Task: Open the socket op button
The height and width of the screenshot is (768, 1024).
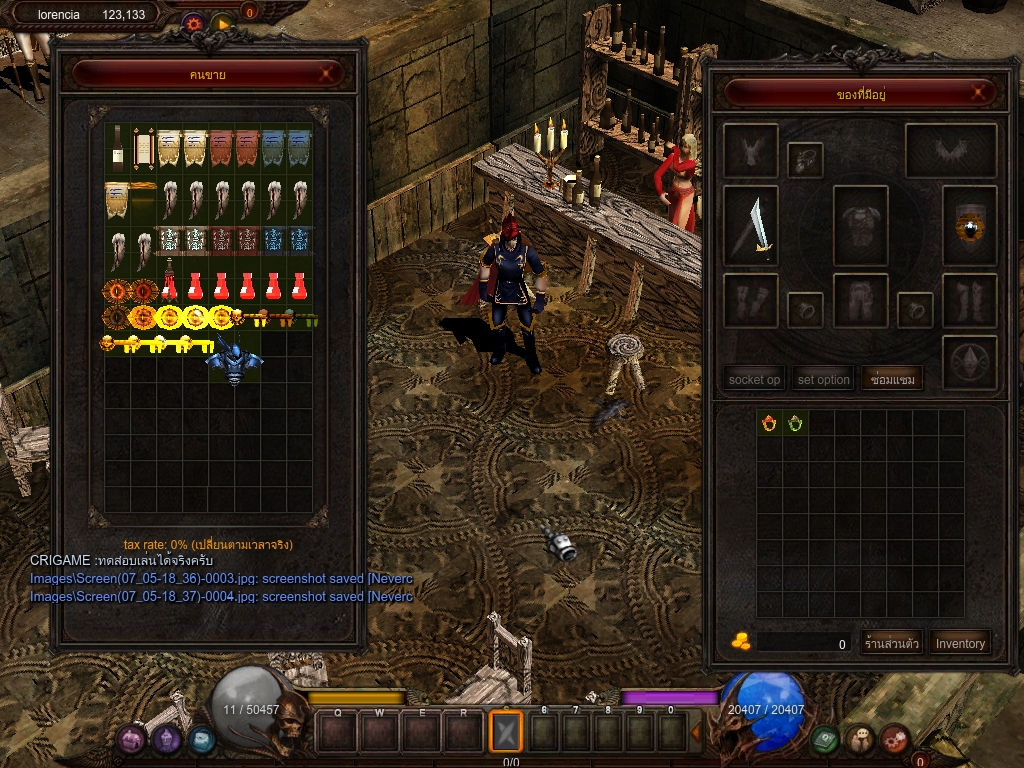Action: click(754, 380)
